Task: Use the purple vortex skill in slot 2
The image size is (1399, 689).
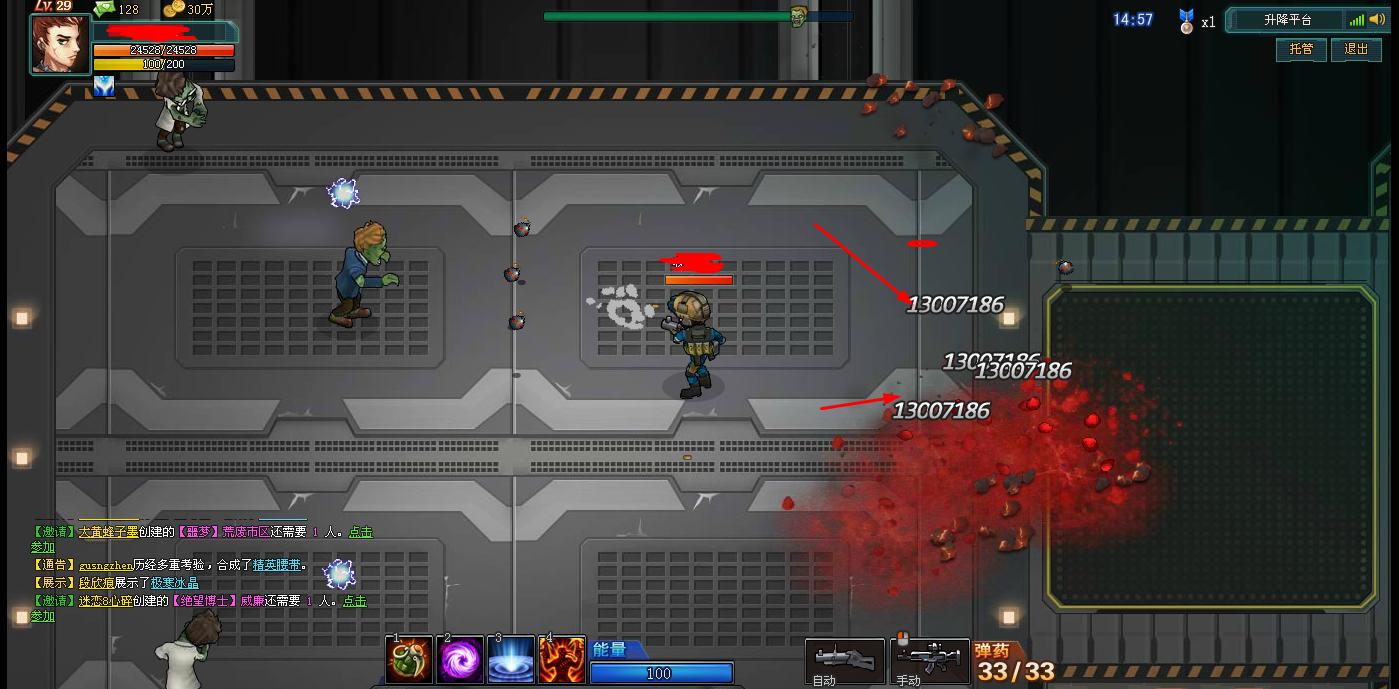Action: pos(461,660)
